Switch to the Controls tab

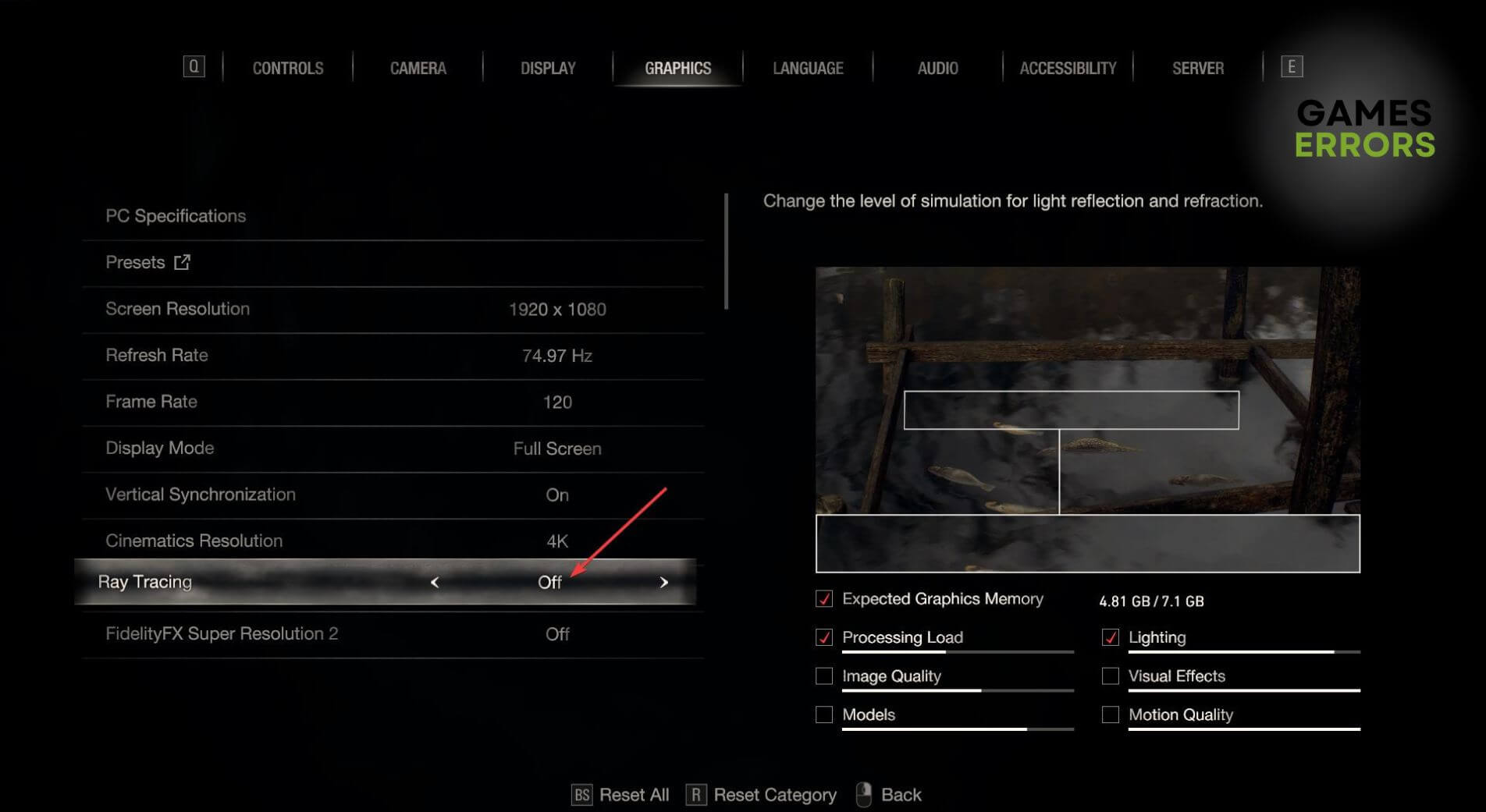[x=287, y=68]
